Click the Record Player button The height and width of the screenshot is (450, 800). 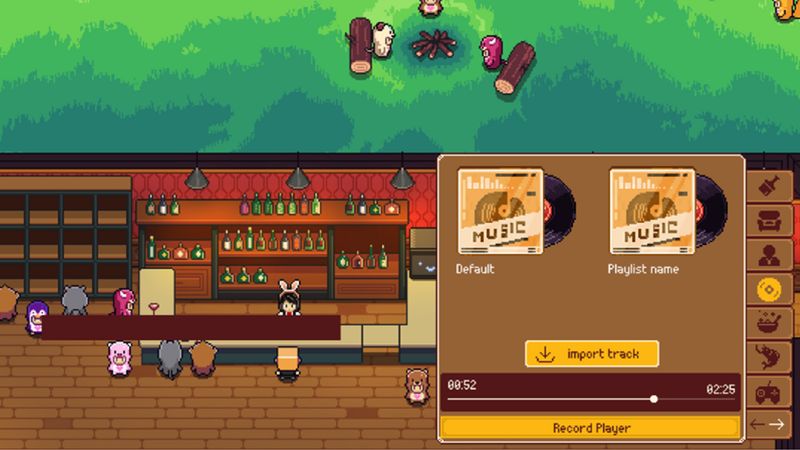tap(591, 428)
